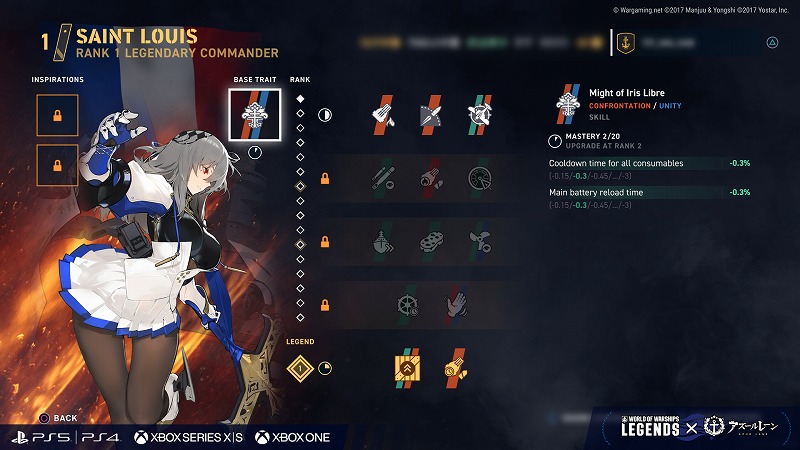The image size is (800, 450).
Task: Choose the gold clock-and-shell legendary skill
Action: coord(454,369)
